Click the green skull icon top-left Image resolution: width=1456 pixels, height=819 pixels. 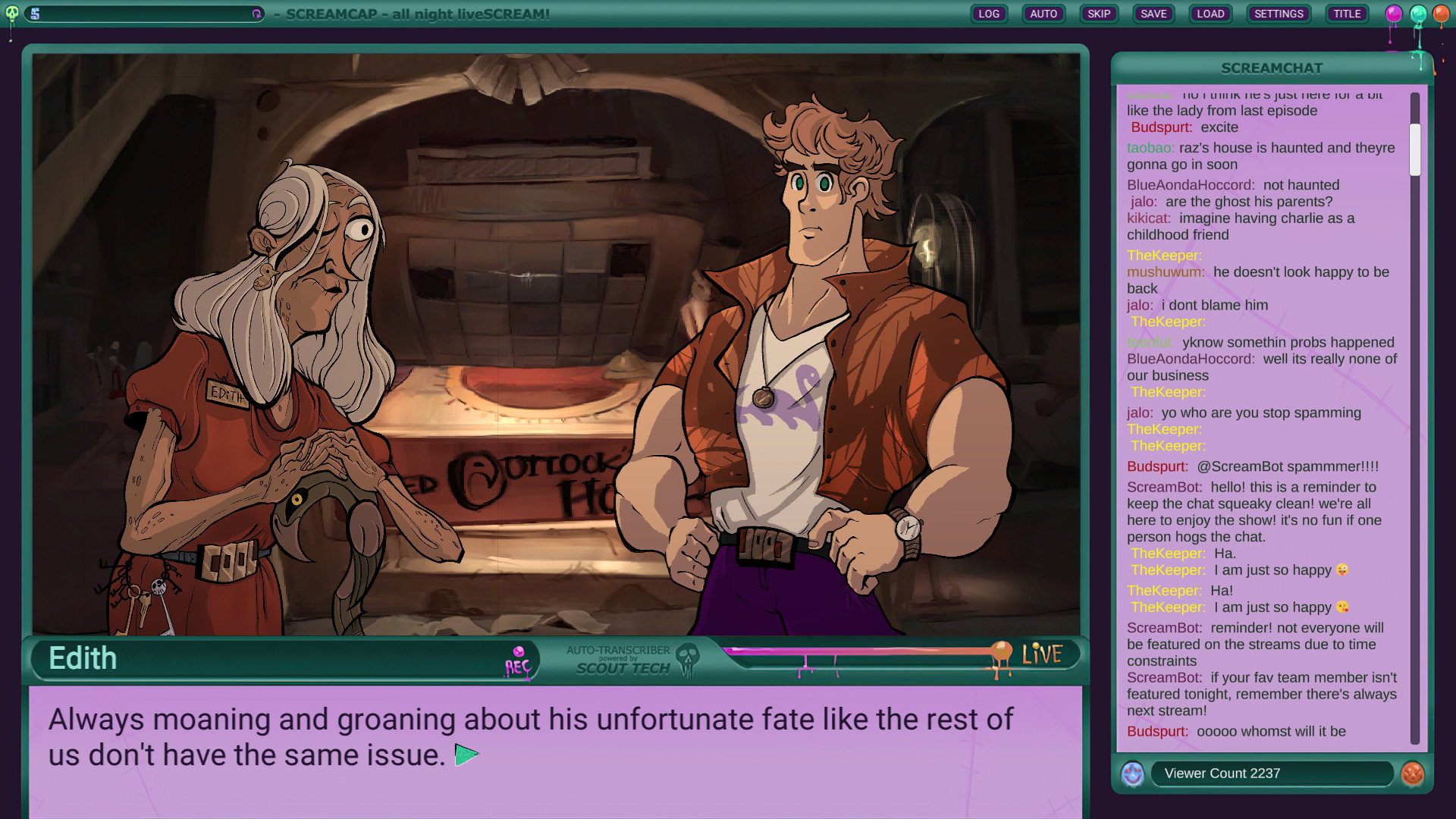click(x=11, y=14)
